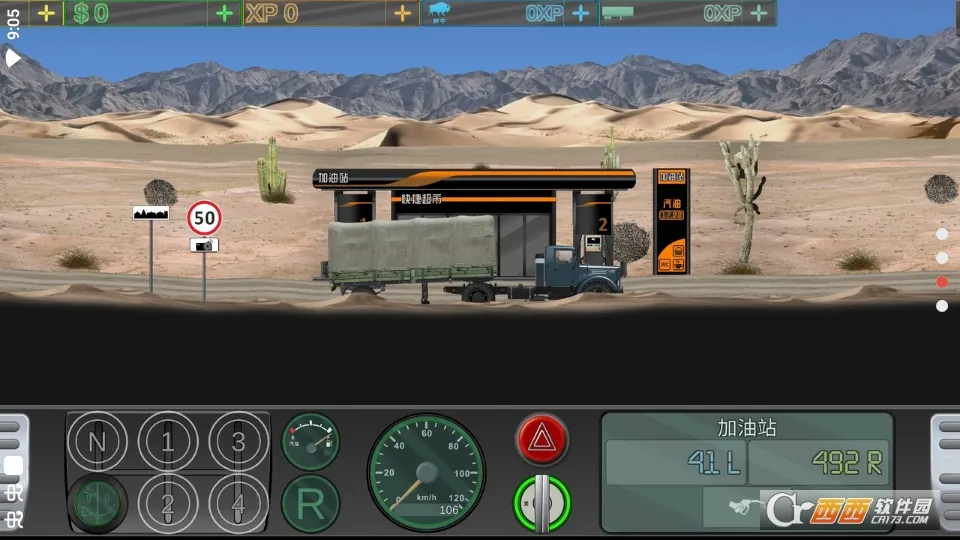Select gear 1 on the shifter
Screen dimensions: 960x540
(x=167, y=441)
